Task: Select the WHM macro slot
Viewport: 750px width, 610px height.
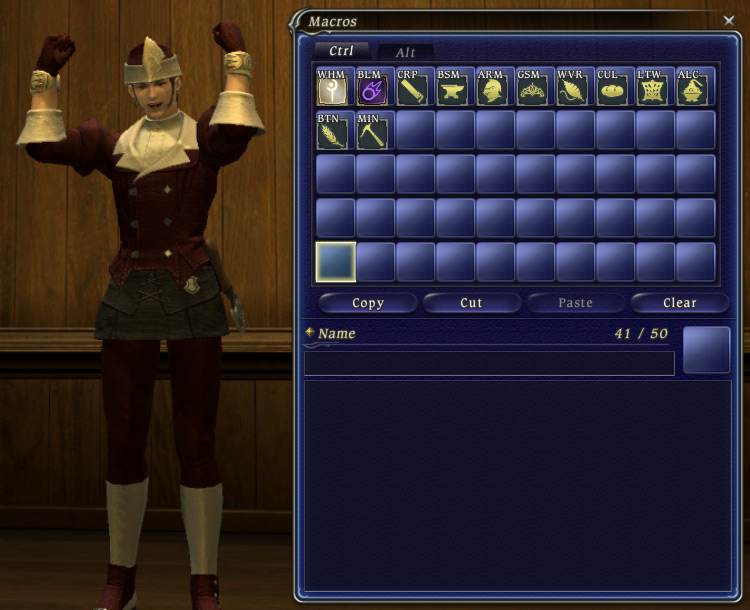Action: (335, 88)
